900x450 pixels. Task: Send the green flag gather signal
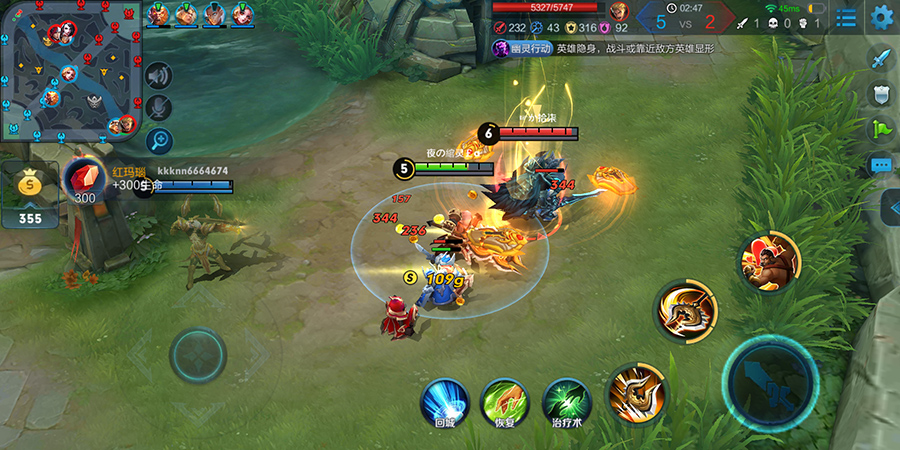click(881, 128)
